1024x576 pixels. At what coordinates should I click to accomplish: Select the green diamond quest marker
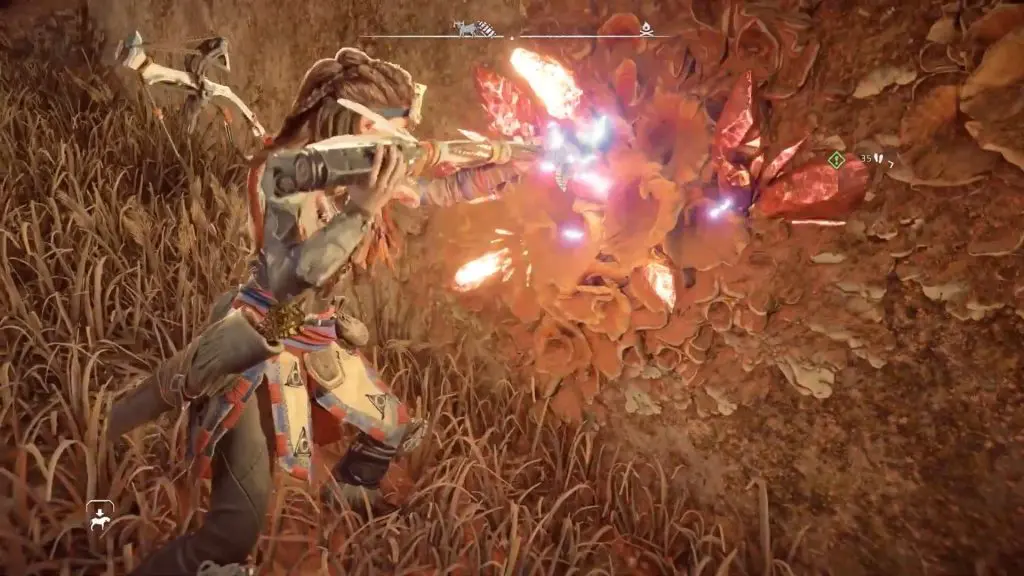836,159
